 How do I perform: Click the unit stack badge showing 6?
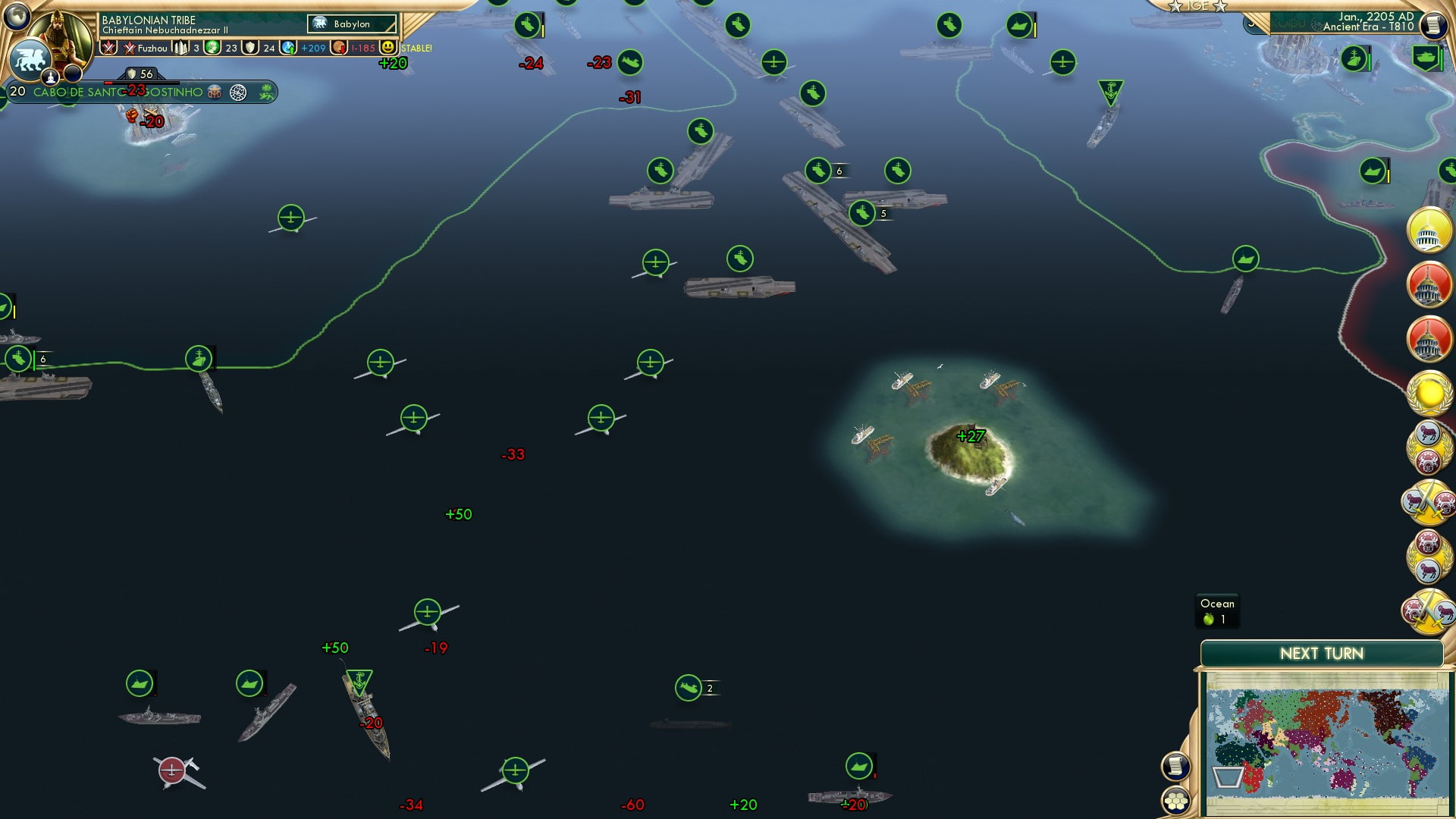pos(838,171)
